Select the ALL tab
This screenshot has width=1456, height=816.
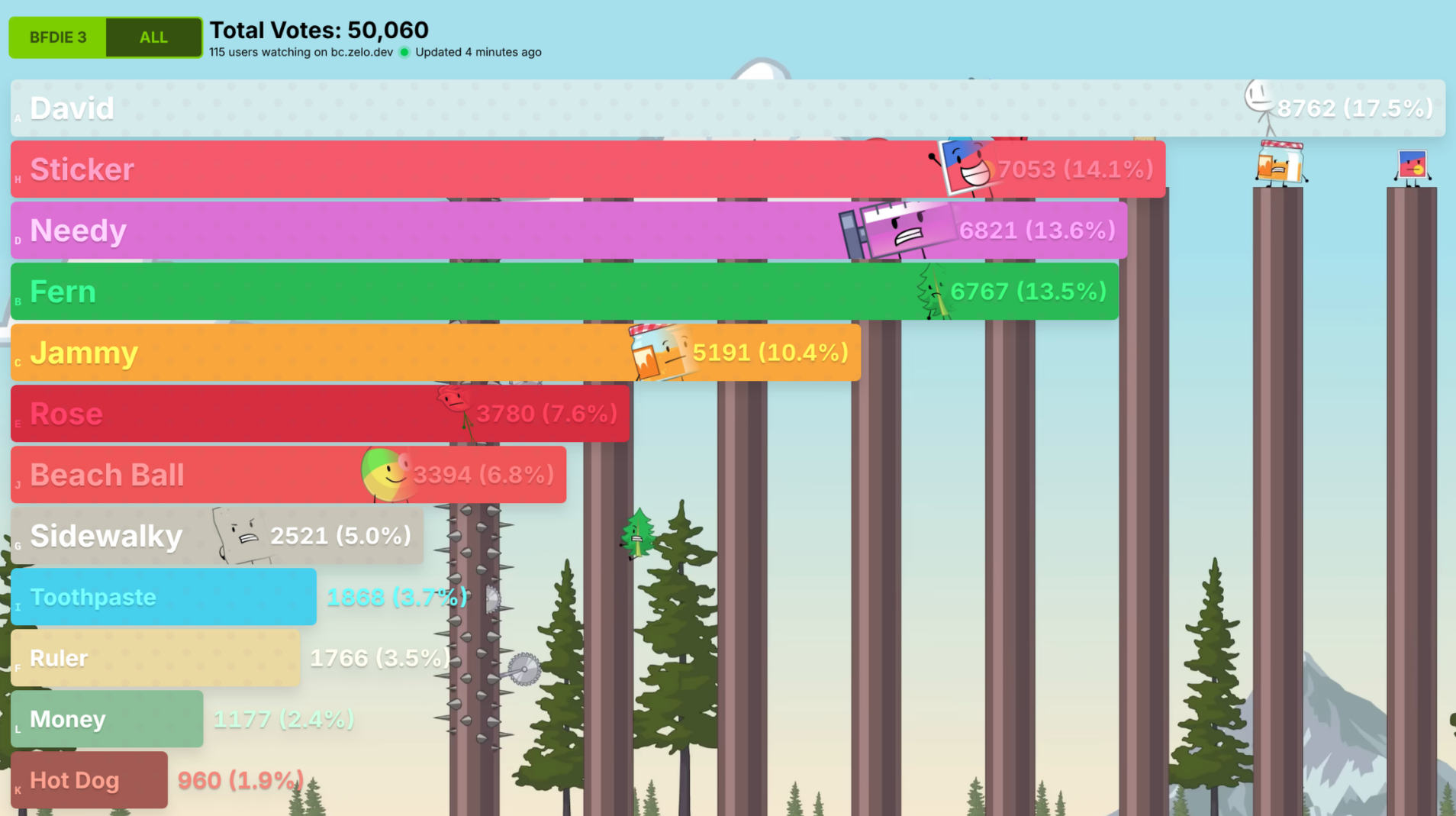[153, 37]
